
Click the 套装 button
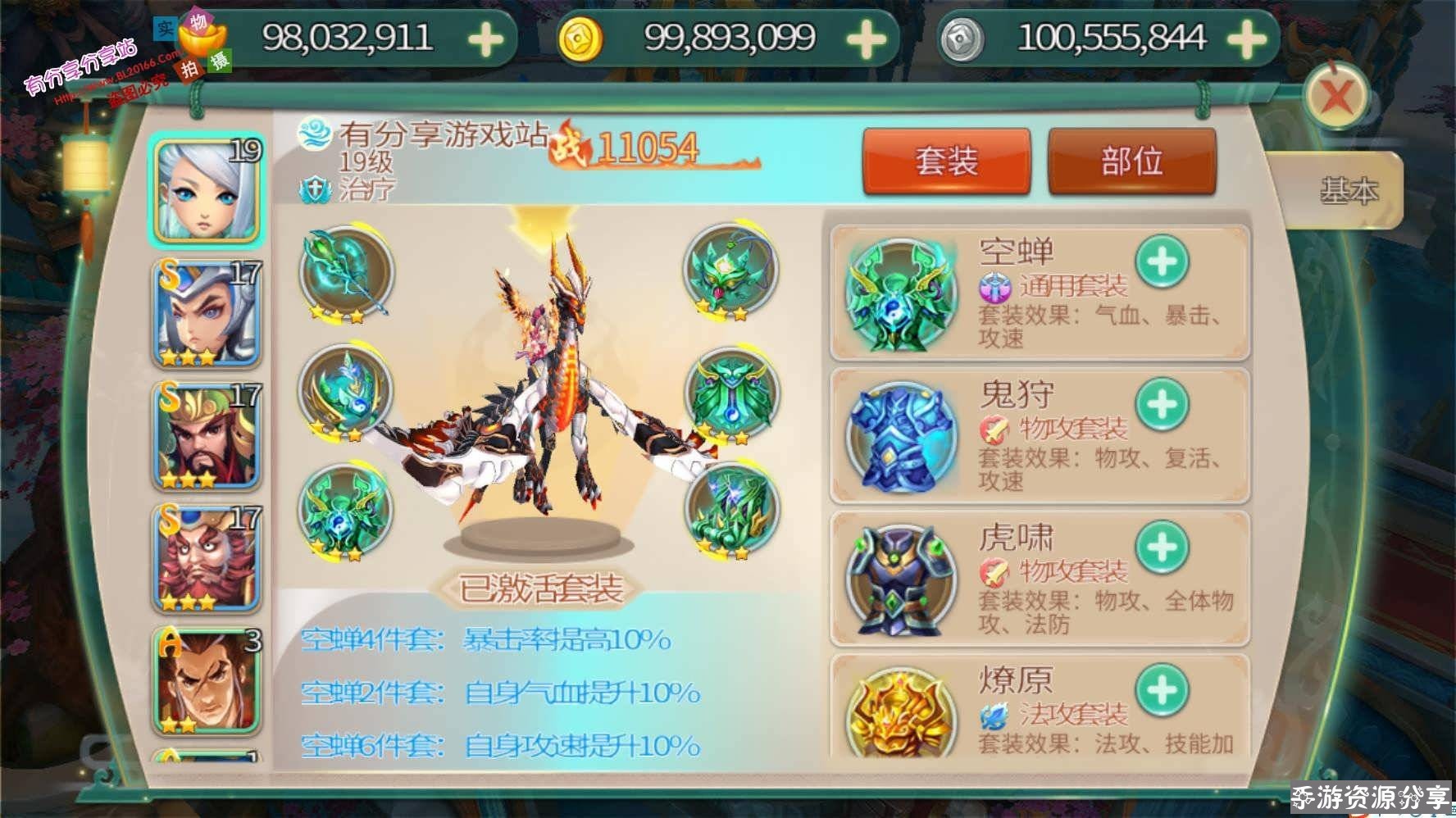[x=947, y=162]
